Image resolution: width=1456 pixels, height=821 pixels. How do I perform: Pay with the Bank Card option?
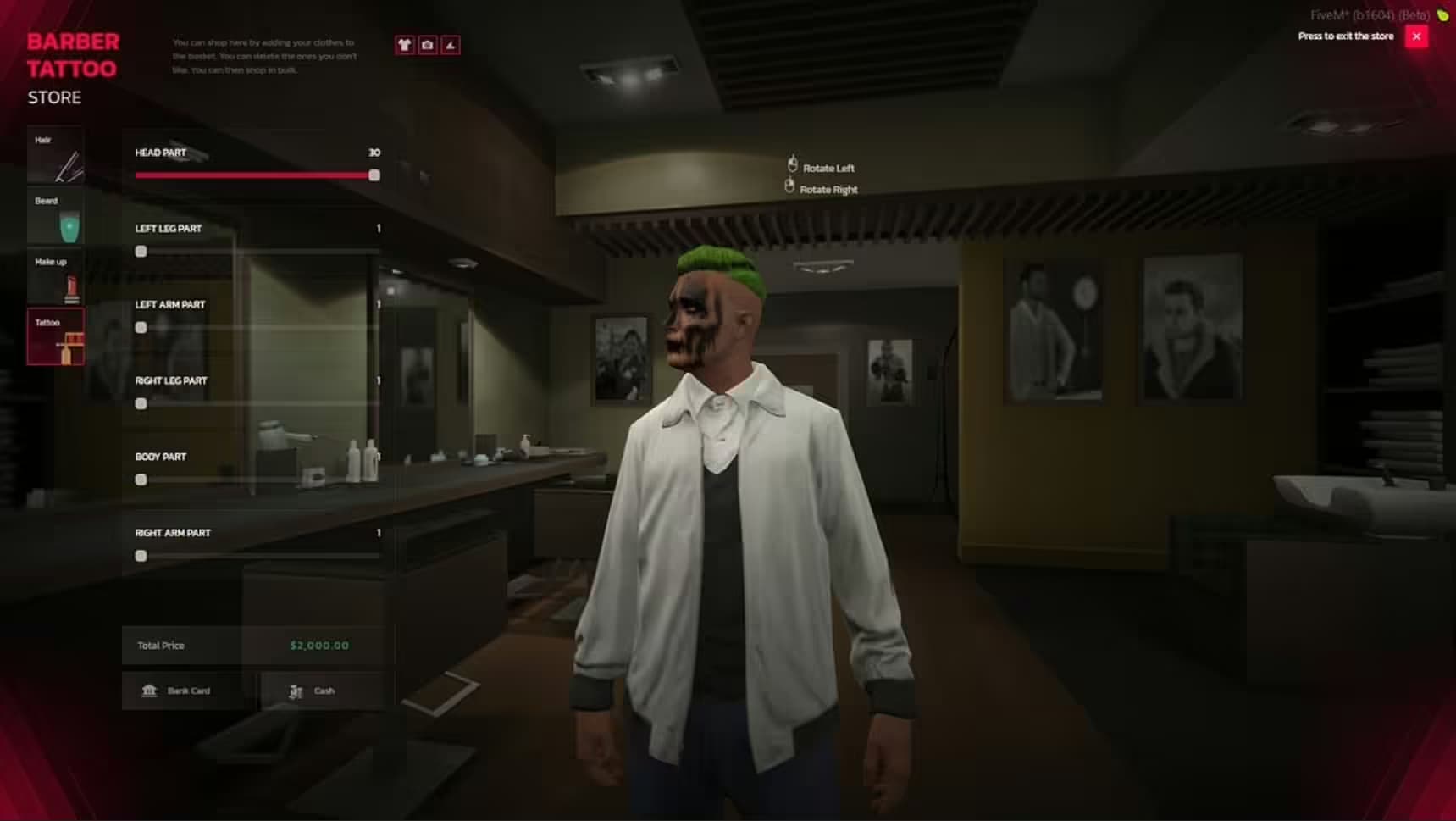coord(188,691)
